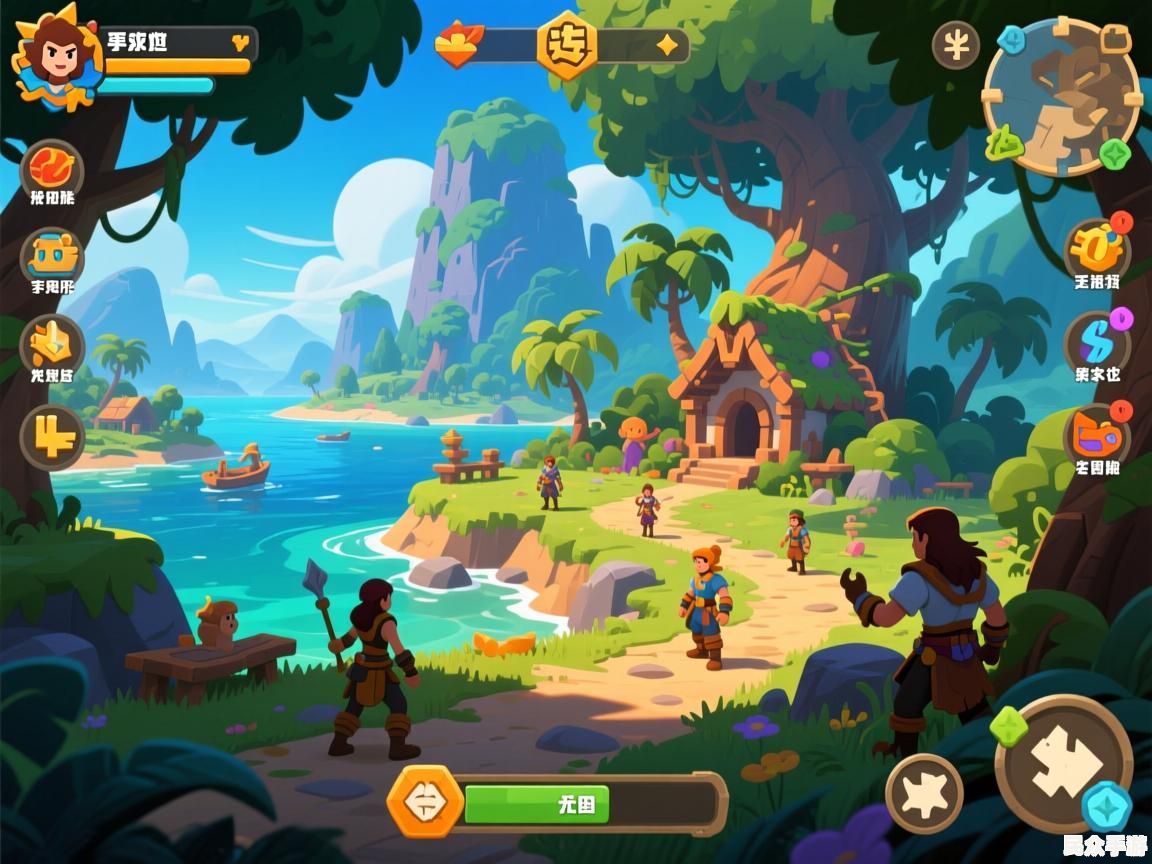Open the orange treasure chest icon
Image resolution: width=1152 pixels, height=864 pixels.
click(x=52, y=257)
